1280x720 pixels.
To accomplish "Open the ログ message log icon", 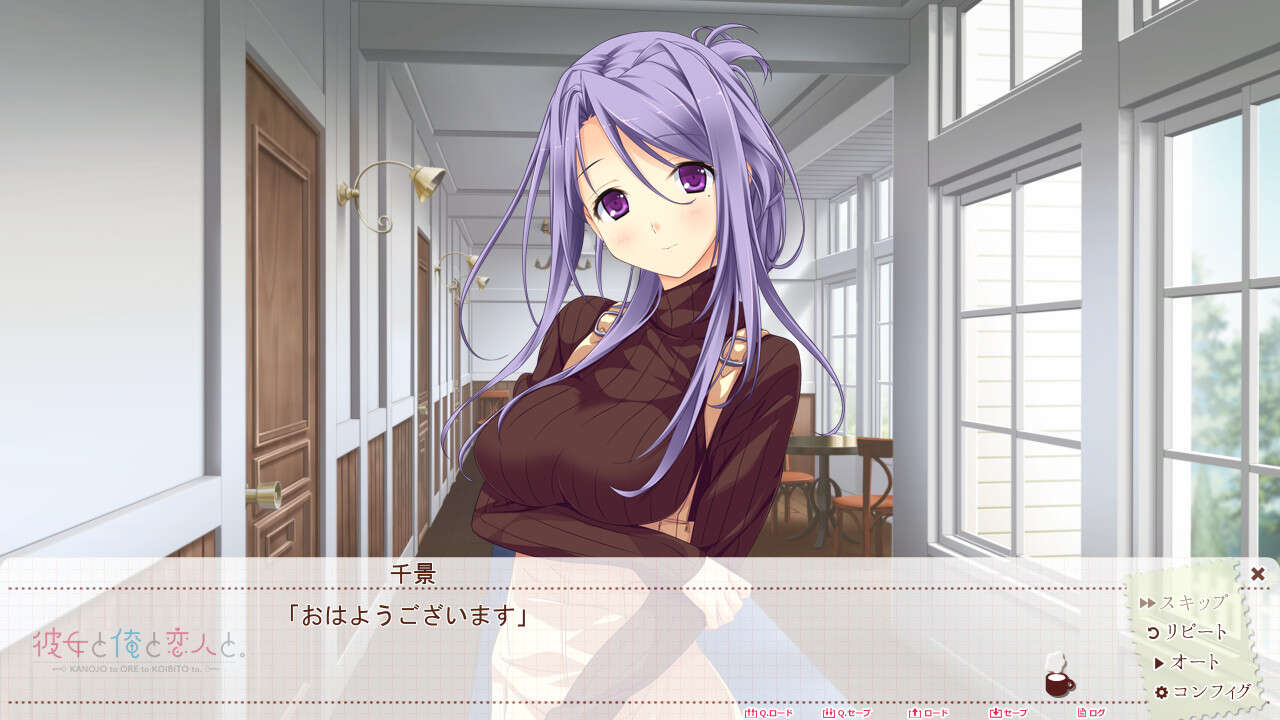I will (x=1081, y=713).
